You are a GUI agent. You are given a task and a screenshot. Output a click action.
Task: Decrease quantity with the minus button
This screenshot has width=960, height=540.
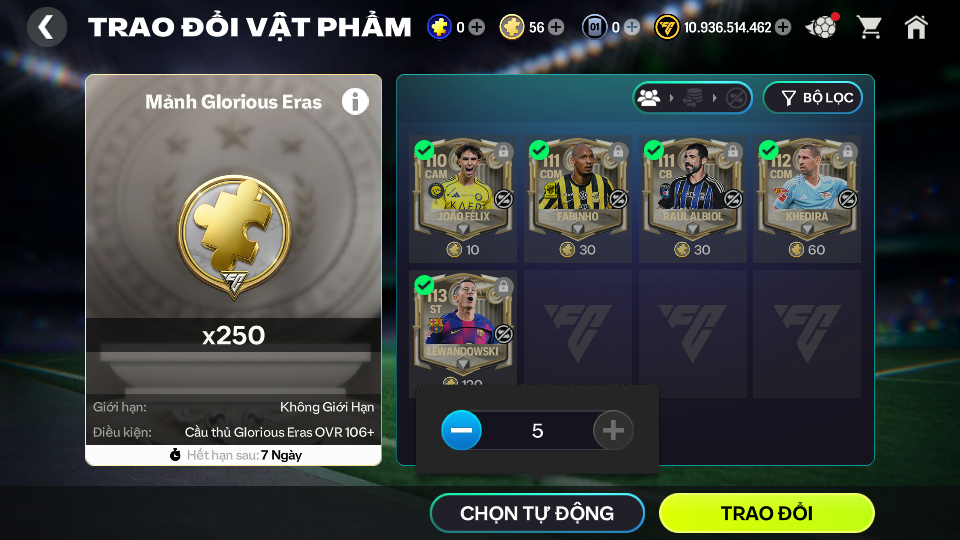pyautogui.click(x=462, y=431)
